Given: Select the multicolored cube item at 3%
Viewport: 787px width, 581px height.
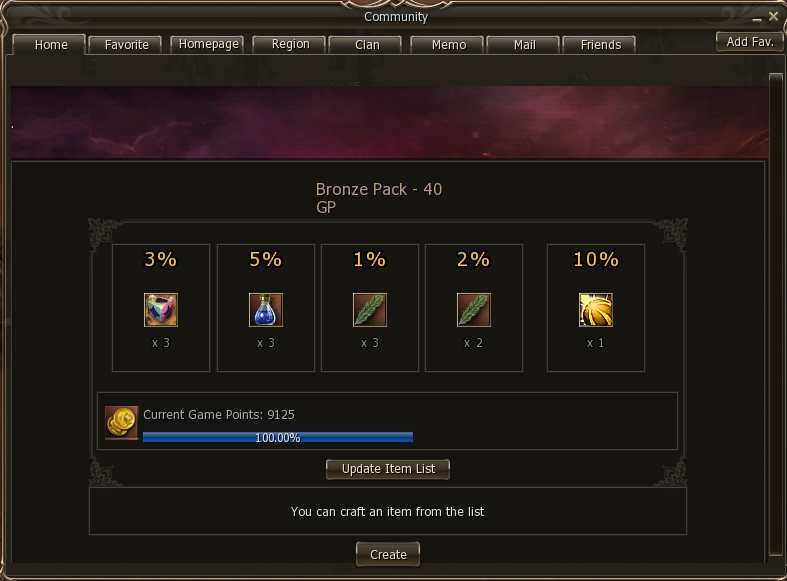Looking at the screenshot, I should pyautogui.click(x=161, y=310).
